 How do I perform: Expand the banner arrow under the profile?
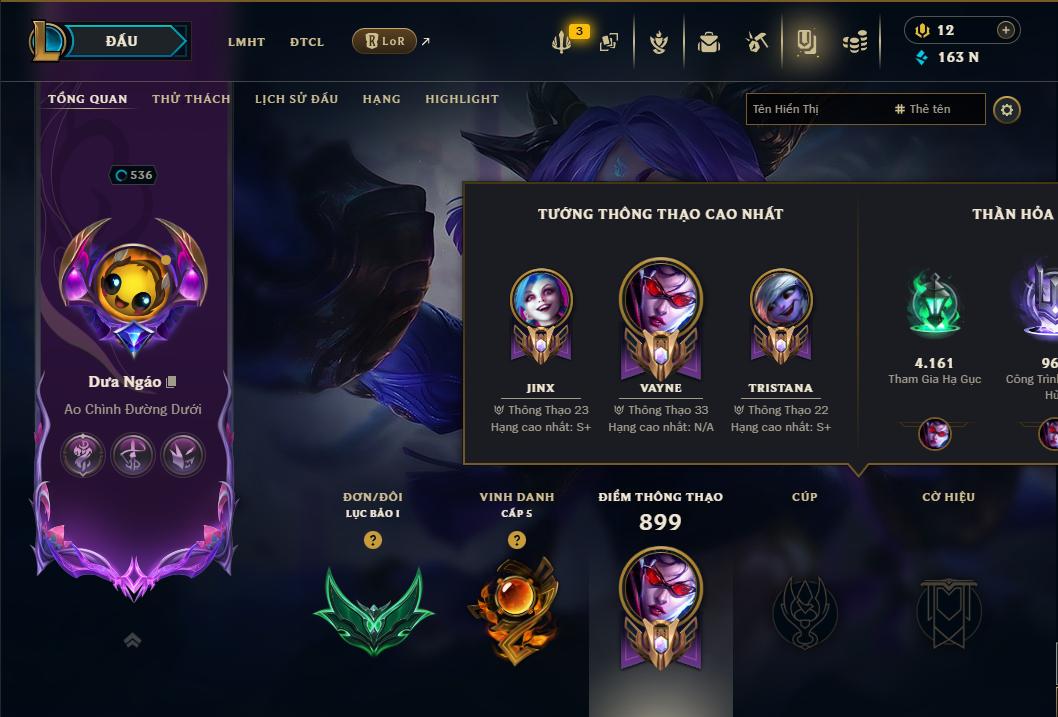click(132, 640)
